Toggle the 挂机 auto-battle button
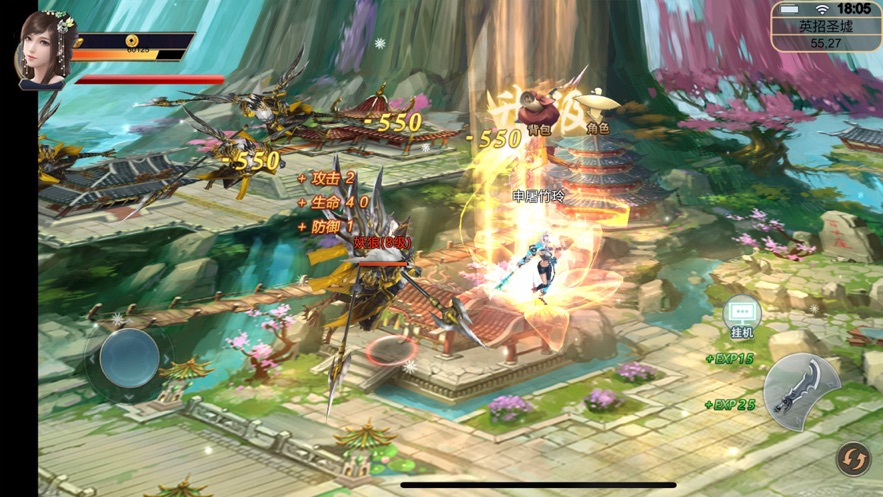Viewport: 883px width, 497px height. [x=742, y=317]
